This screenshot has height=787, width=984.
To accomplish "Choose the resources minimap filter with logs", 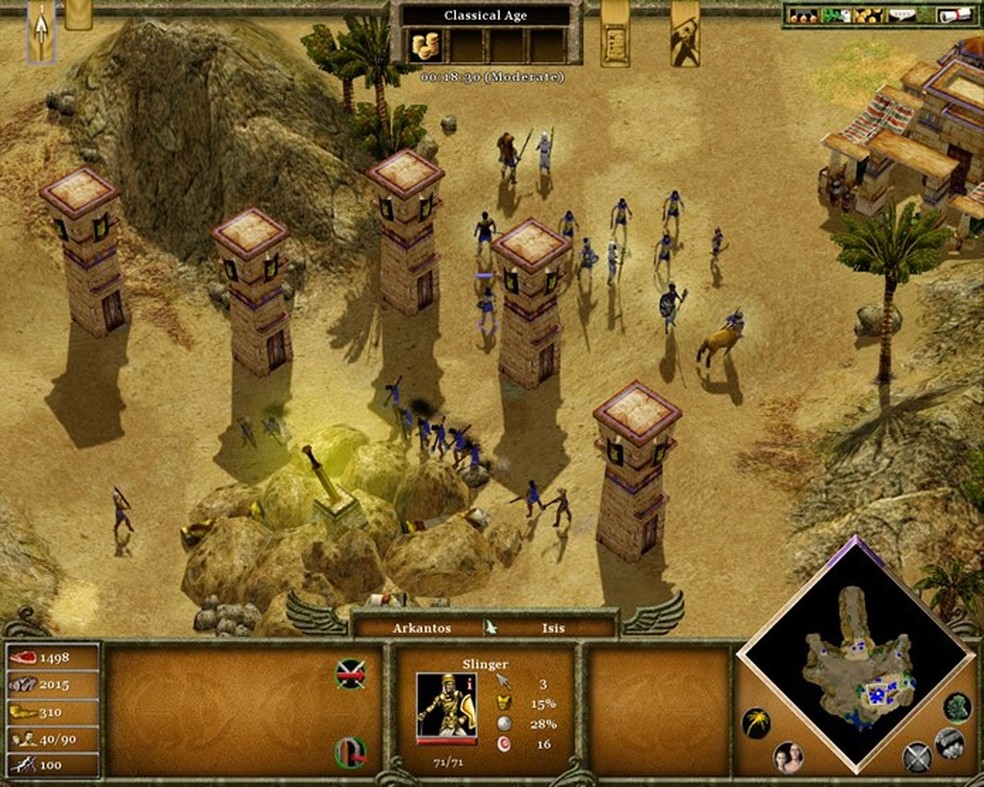I will coord(949,743).
